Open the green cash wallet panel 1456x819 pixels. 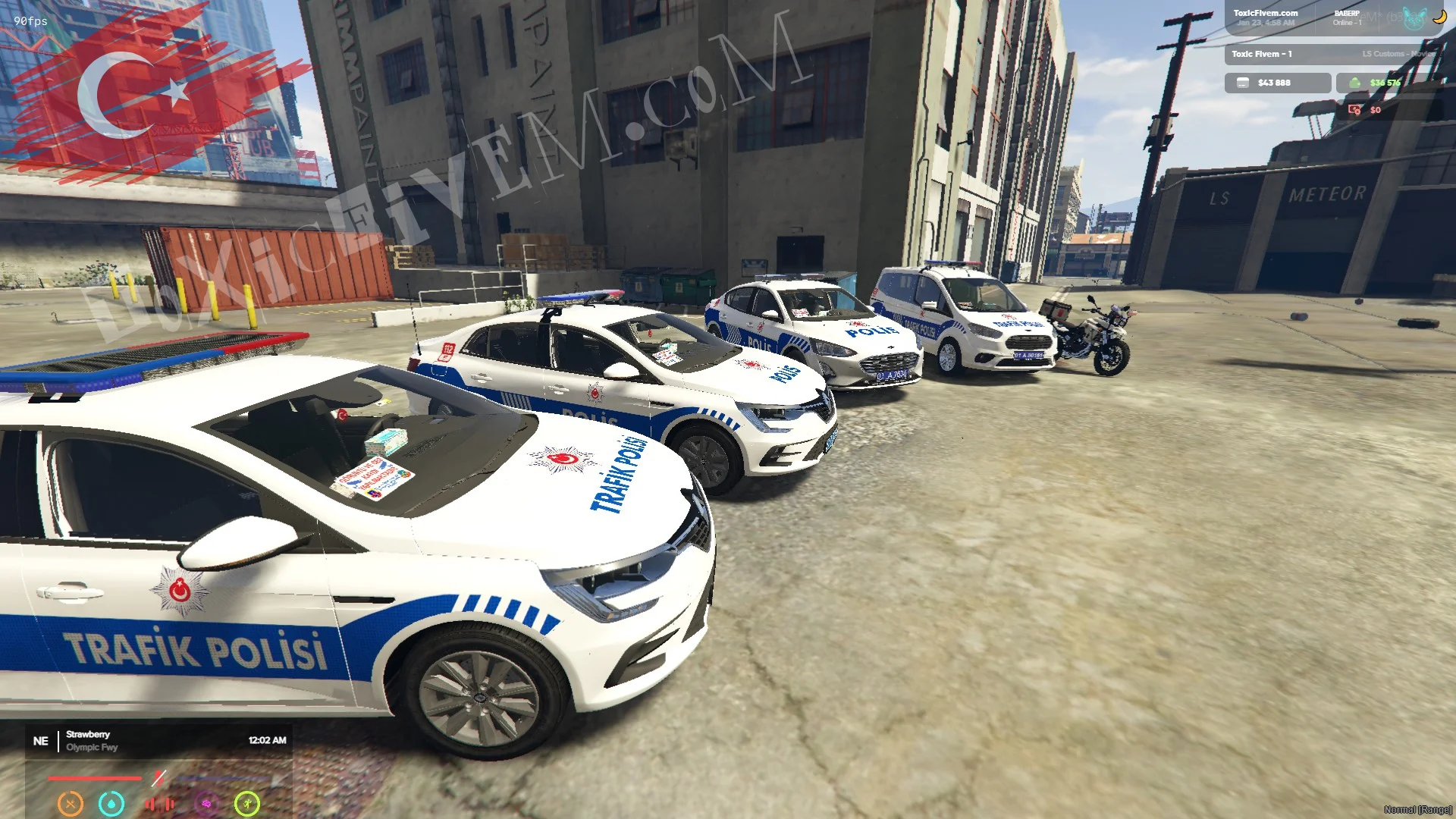pos(1380,83)
